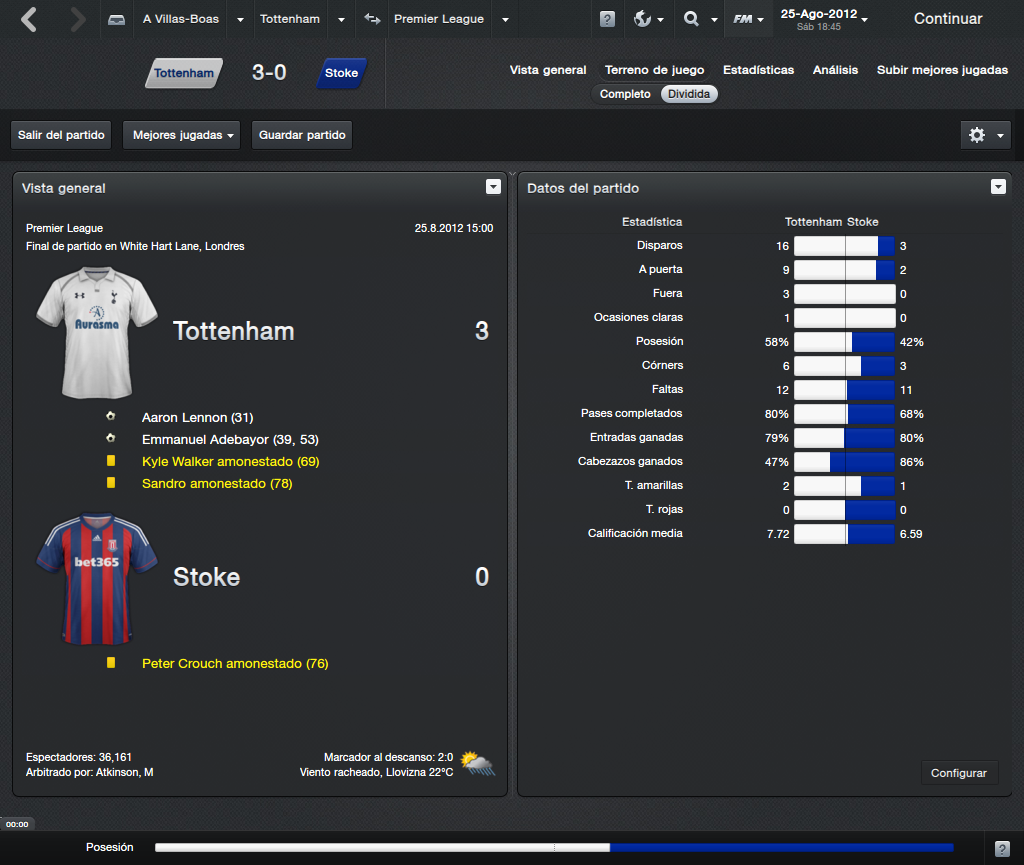
Task: Open the Mejores jugadas dropdown
Action: point(181,135)
